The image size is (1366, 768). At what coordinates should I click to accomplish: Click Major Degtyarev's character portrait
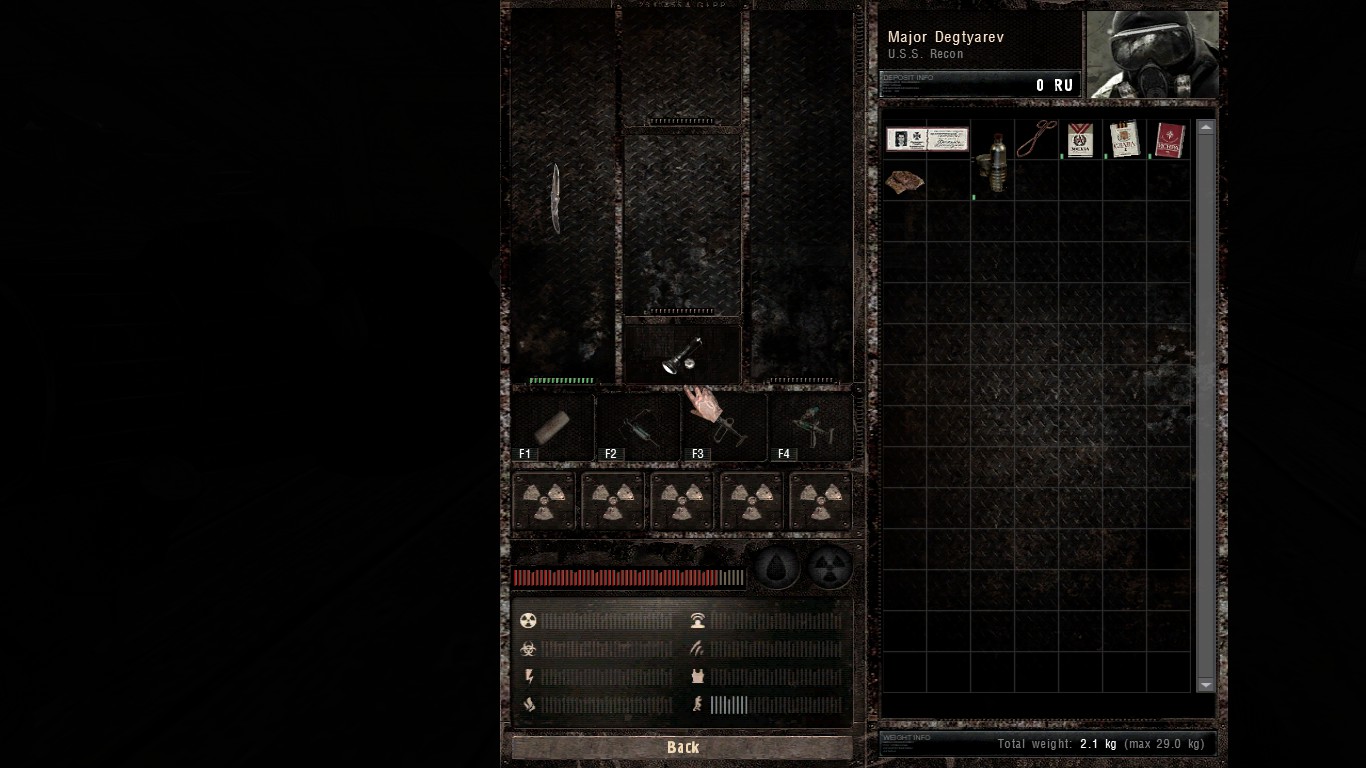[x=1152, y=54]
